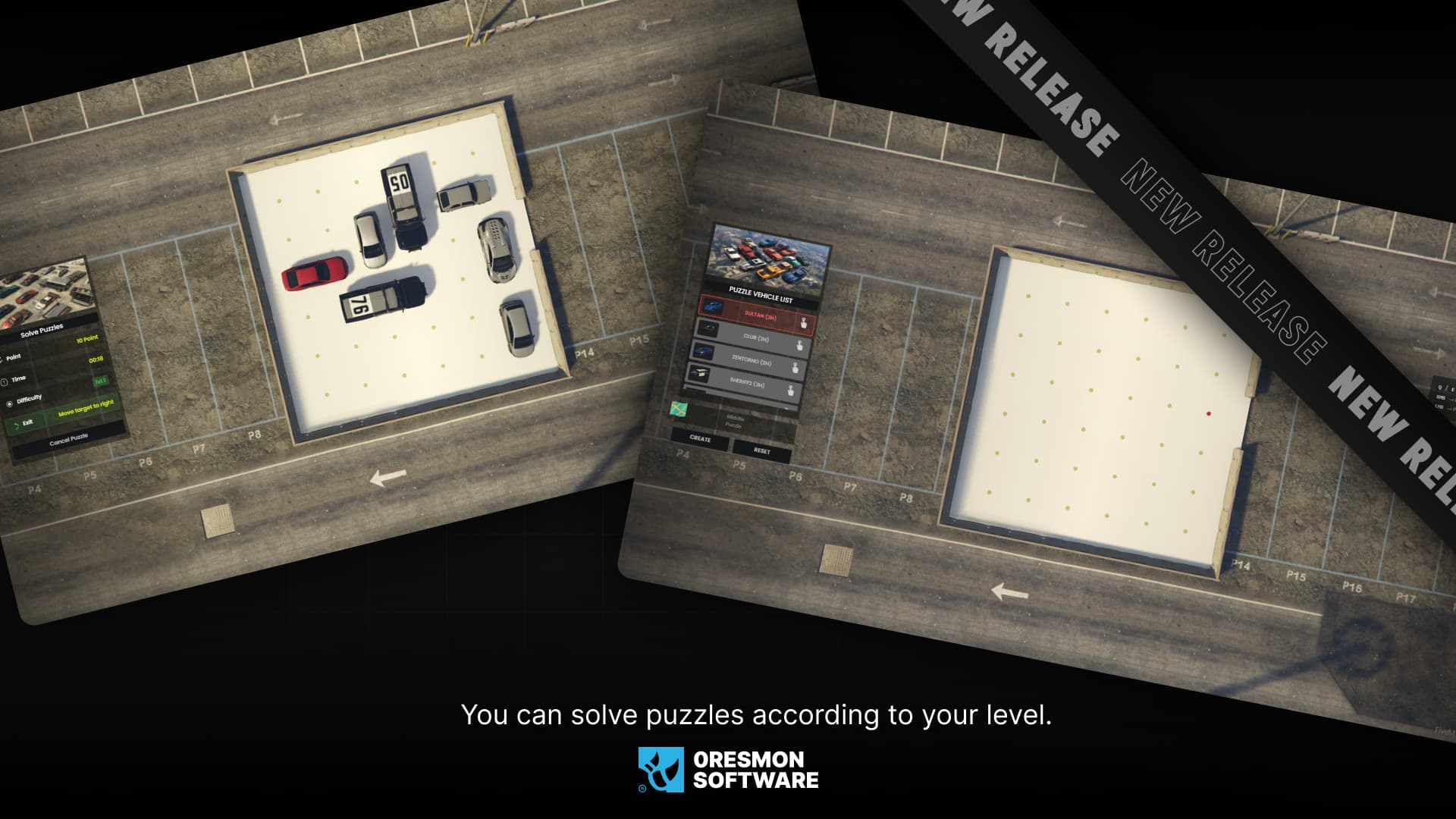Click the hand icon beside SHERIFF2 (3H)
This screenshot has width=1456, height=819.
pyautogui.click(x=790, y=389)
